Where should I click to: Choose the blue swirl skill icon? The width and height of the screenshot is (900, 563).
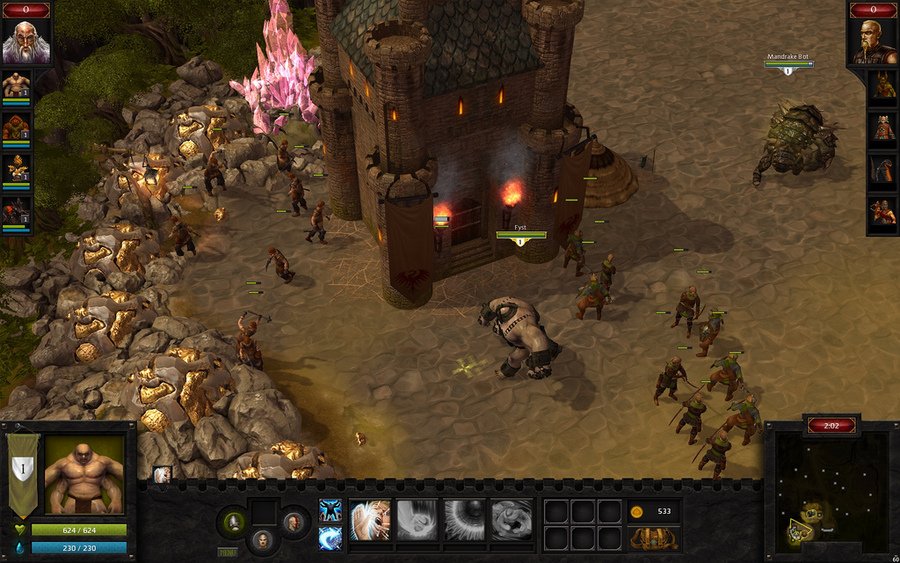(x=330, y=537)
